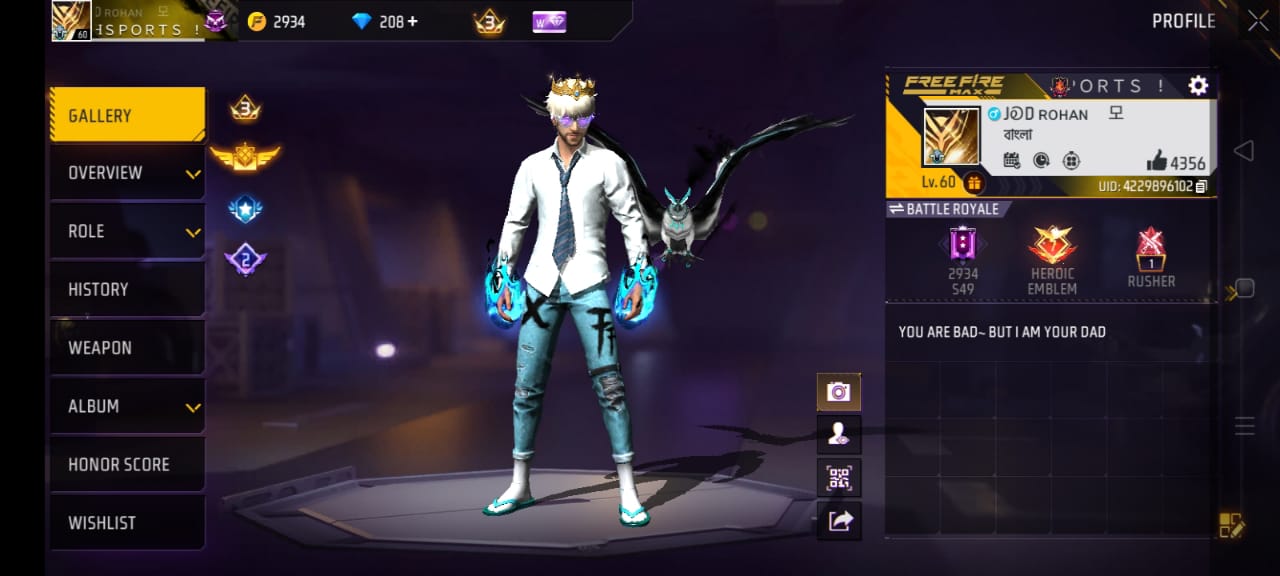Open the Album menu entry
Image resolution: width=1280 pixels, height=576 pixels.
click(x=127, y=406)
